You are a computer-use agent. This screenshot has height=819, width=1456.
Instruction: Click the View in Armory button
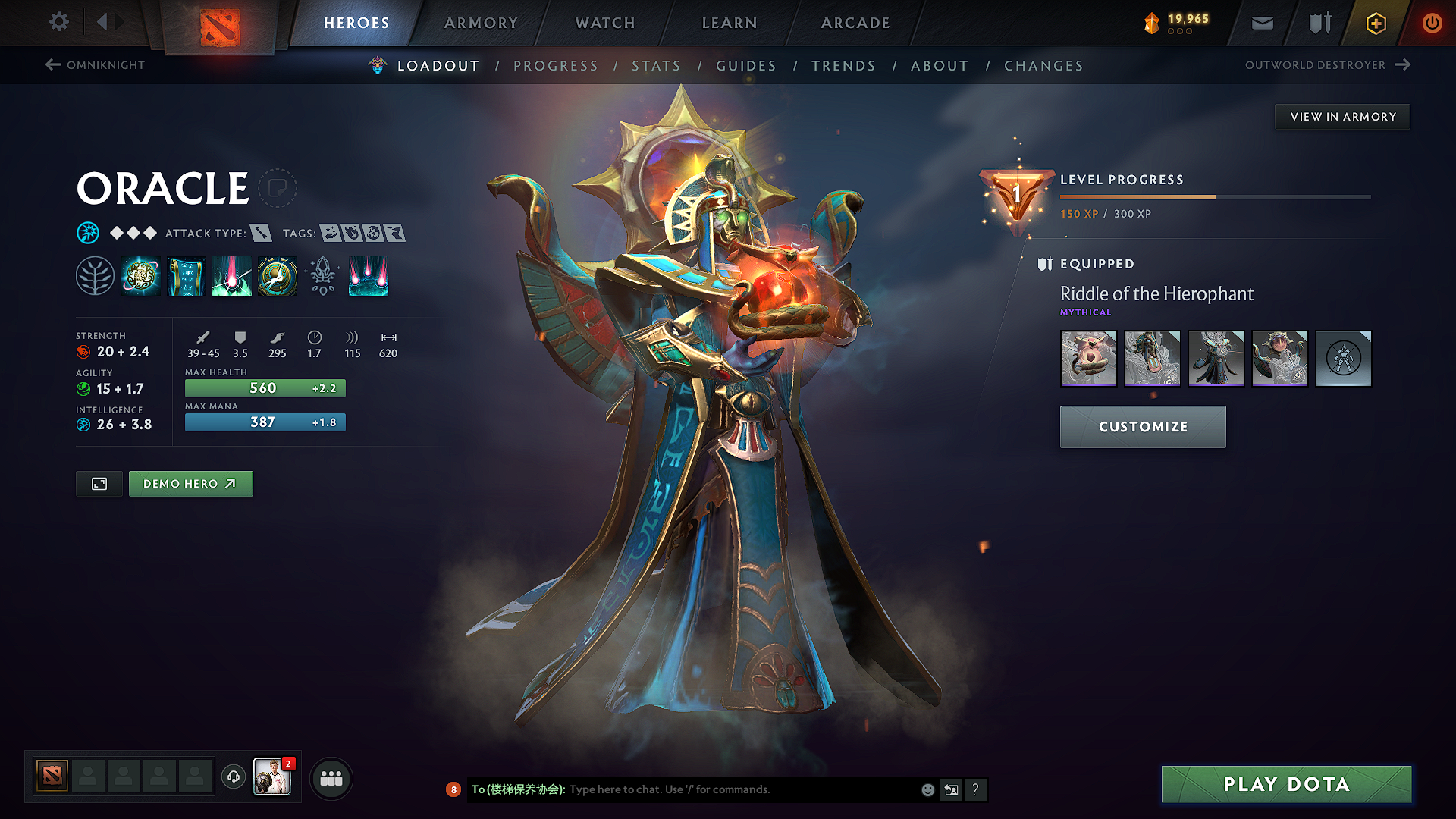tap(1343, 117)
